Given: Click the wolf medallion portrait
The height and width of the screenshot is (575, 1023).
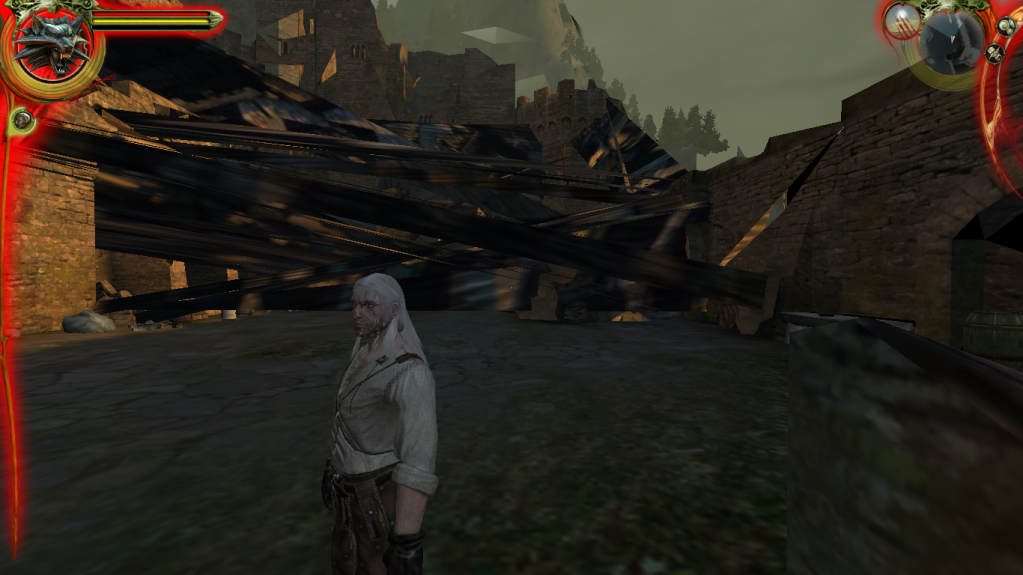Looking at the screenshot, I should pos(50,45).
